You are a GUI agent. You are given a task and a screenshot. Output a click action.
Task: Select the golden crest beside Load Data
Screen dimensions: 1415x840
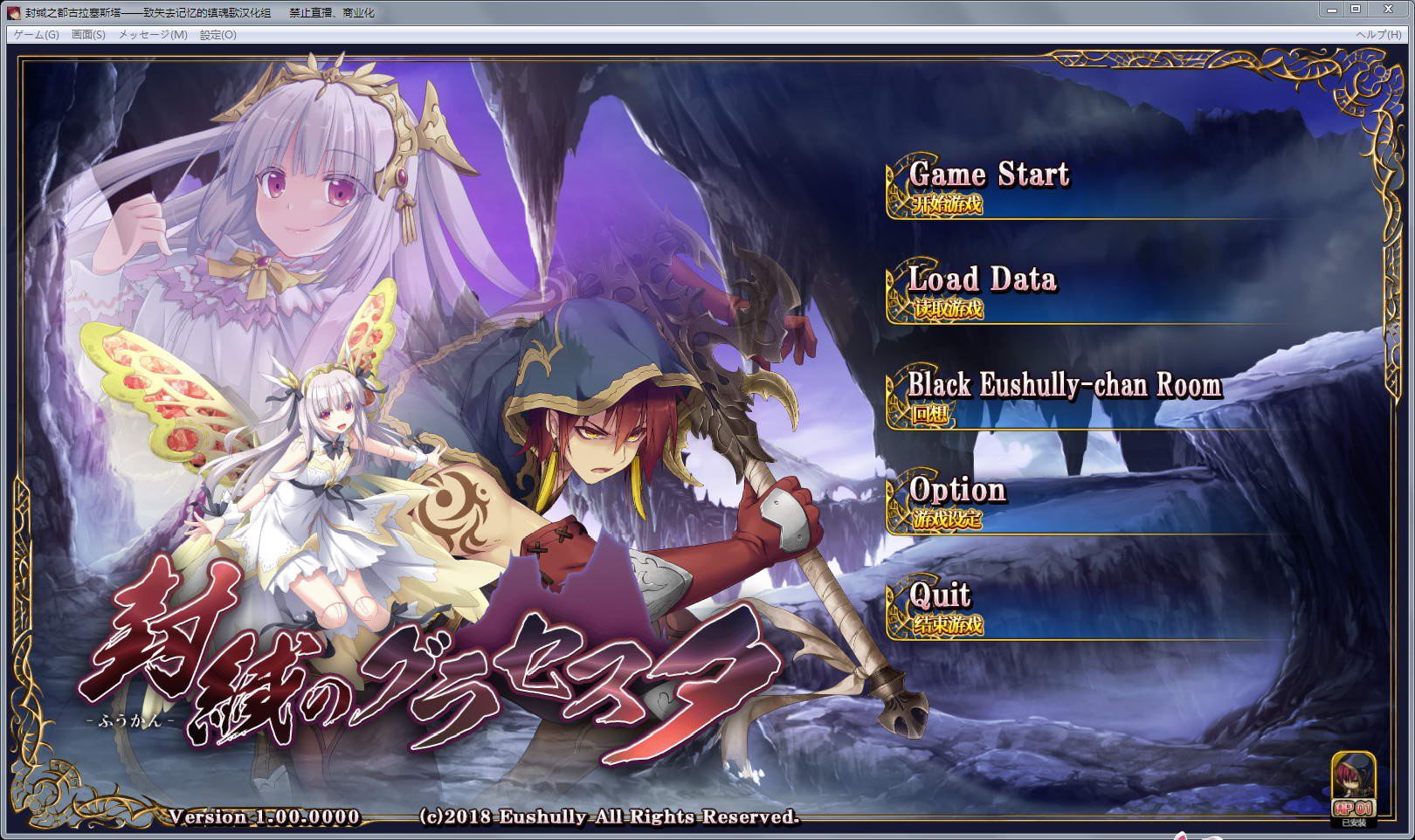(x=894, y=290)
